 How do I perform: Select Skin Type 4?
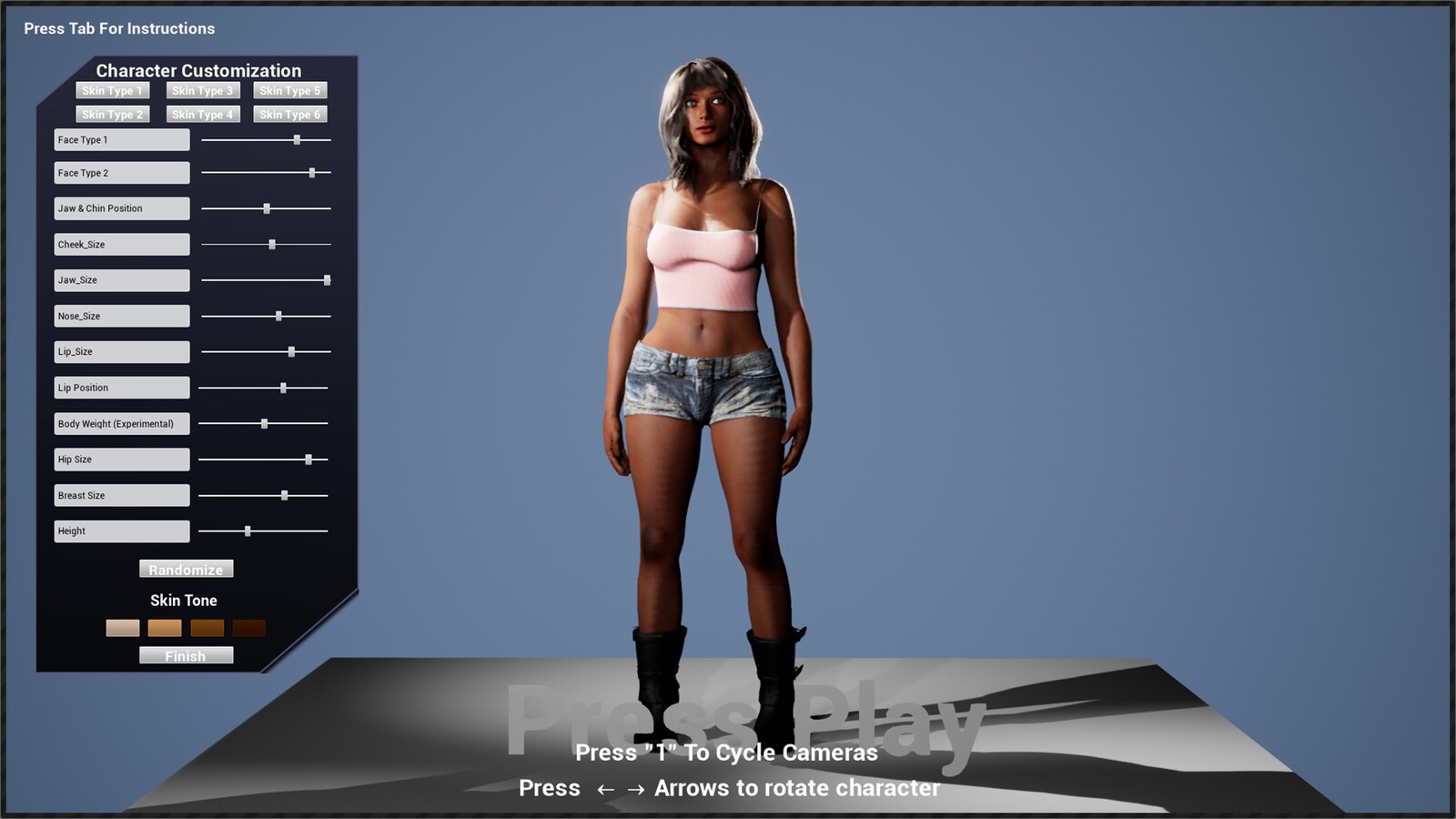pyautogui.click(x=201, y=114)
